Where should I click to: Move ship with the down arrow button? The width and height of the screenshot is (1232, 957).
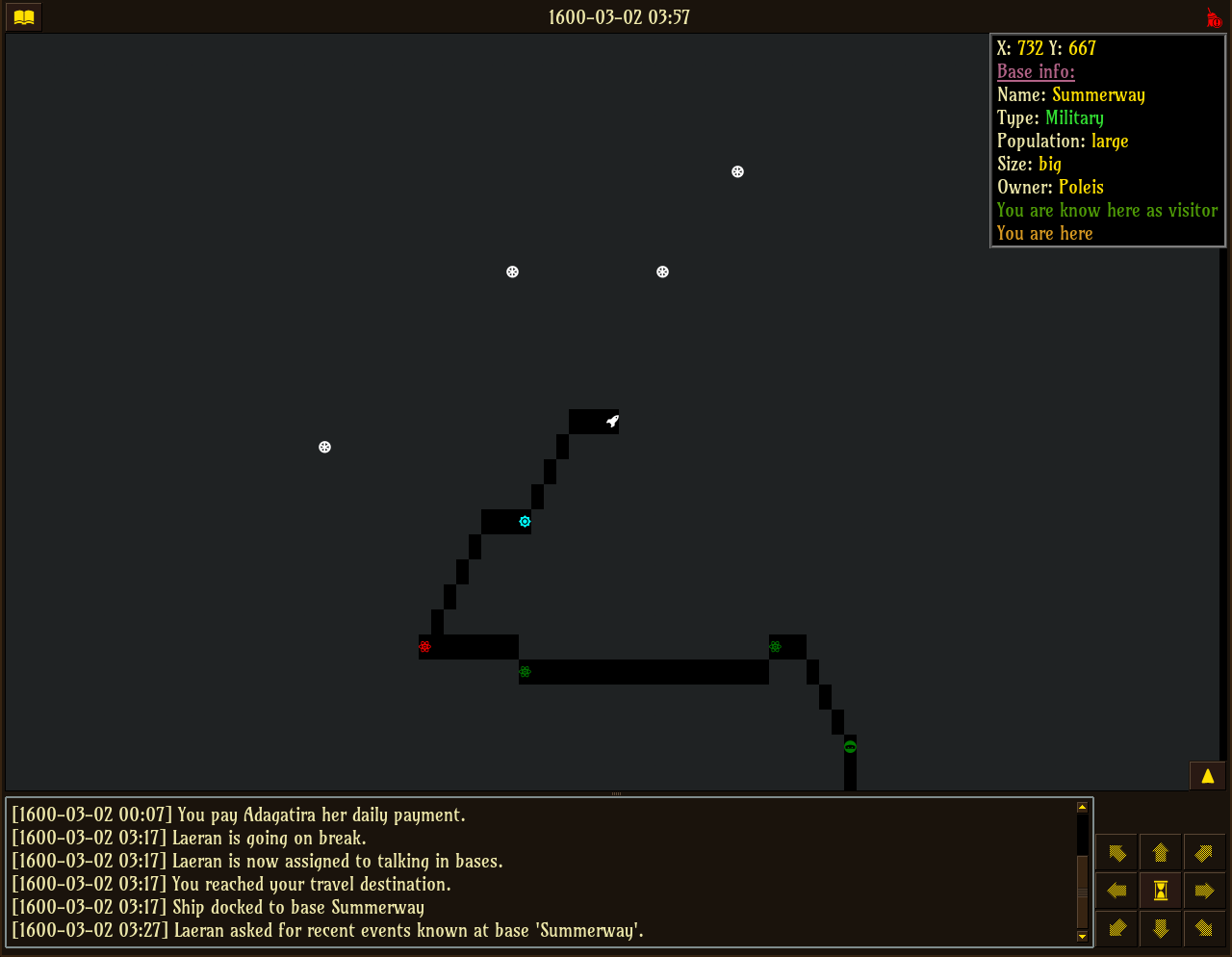(x=1160, y=928)
